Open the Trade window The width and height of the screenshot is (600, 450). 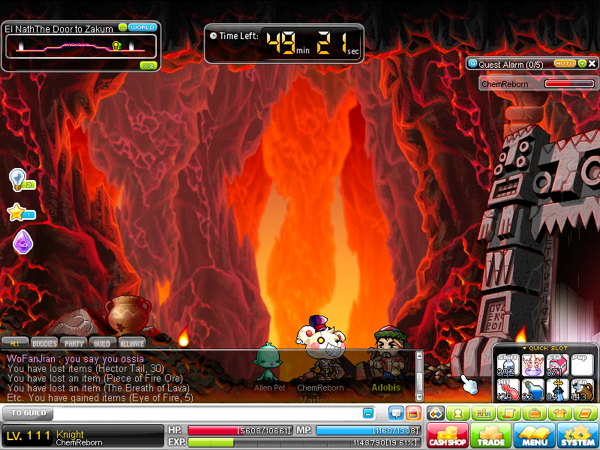pyautogui.click(x=492, y=435)
